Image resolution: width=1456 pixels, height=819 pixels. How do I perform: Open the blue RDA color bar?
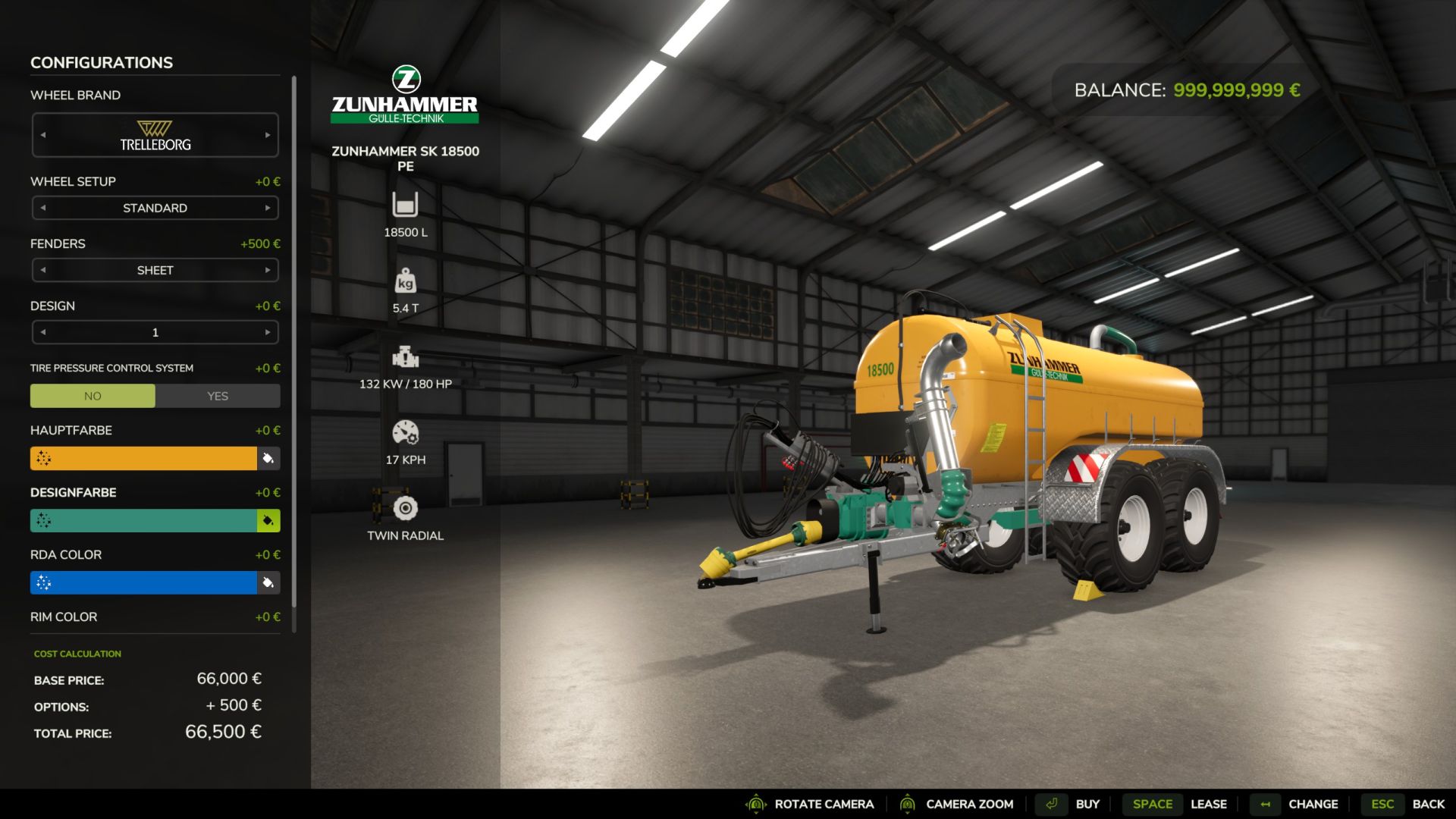click(x=144, y=582)
